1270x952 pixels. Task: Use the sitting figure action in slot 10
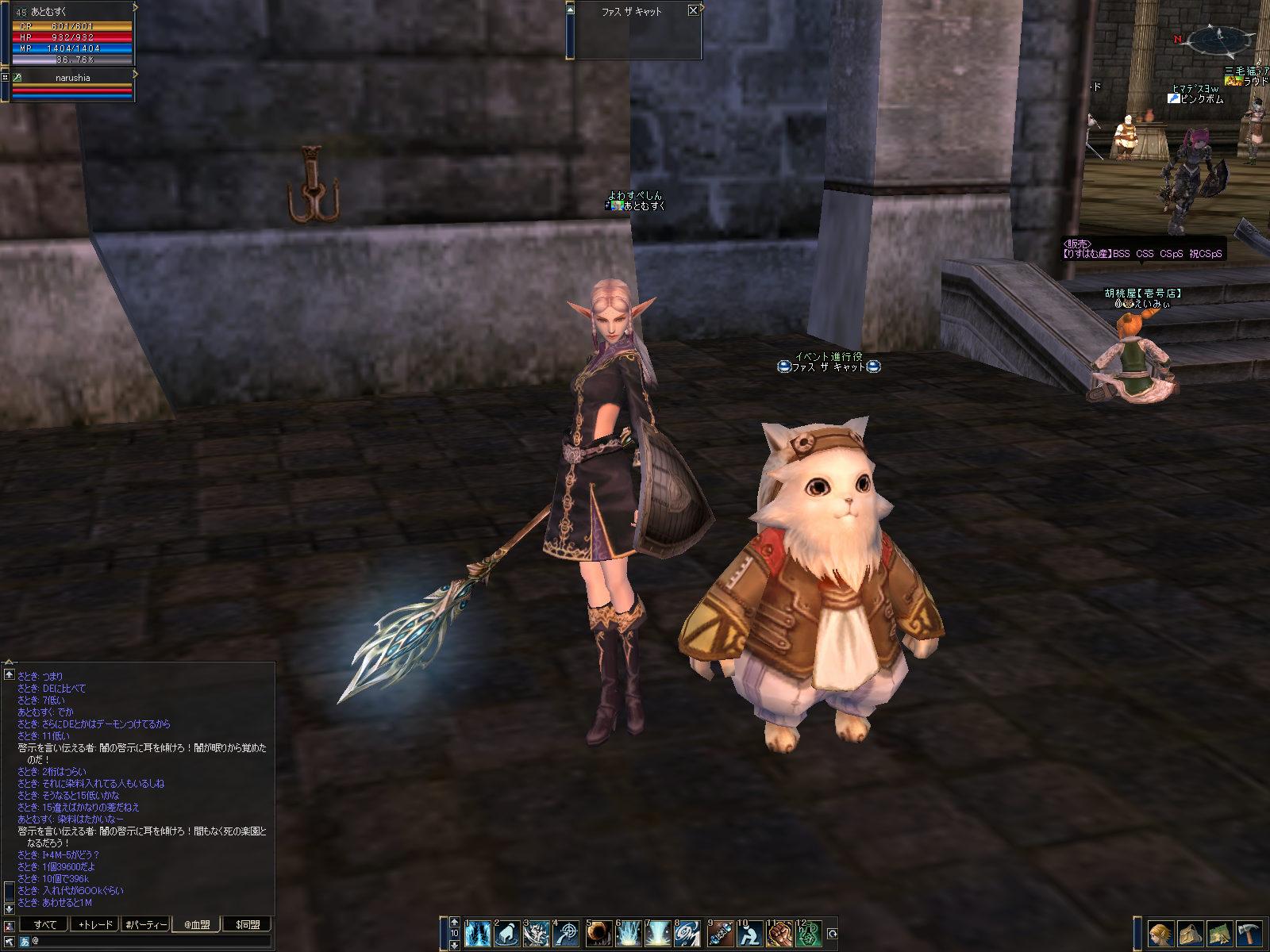pyautogui.click(x=749, y=934)
